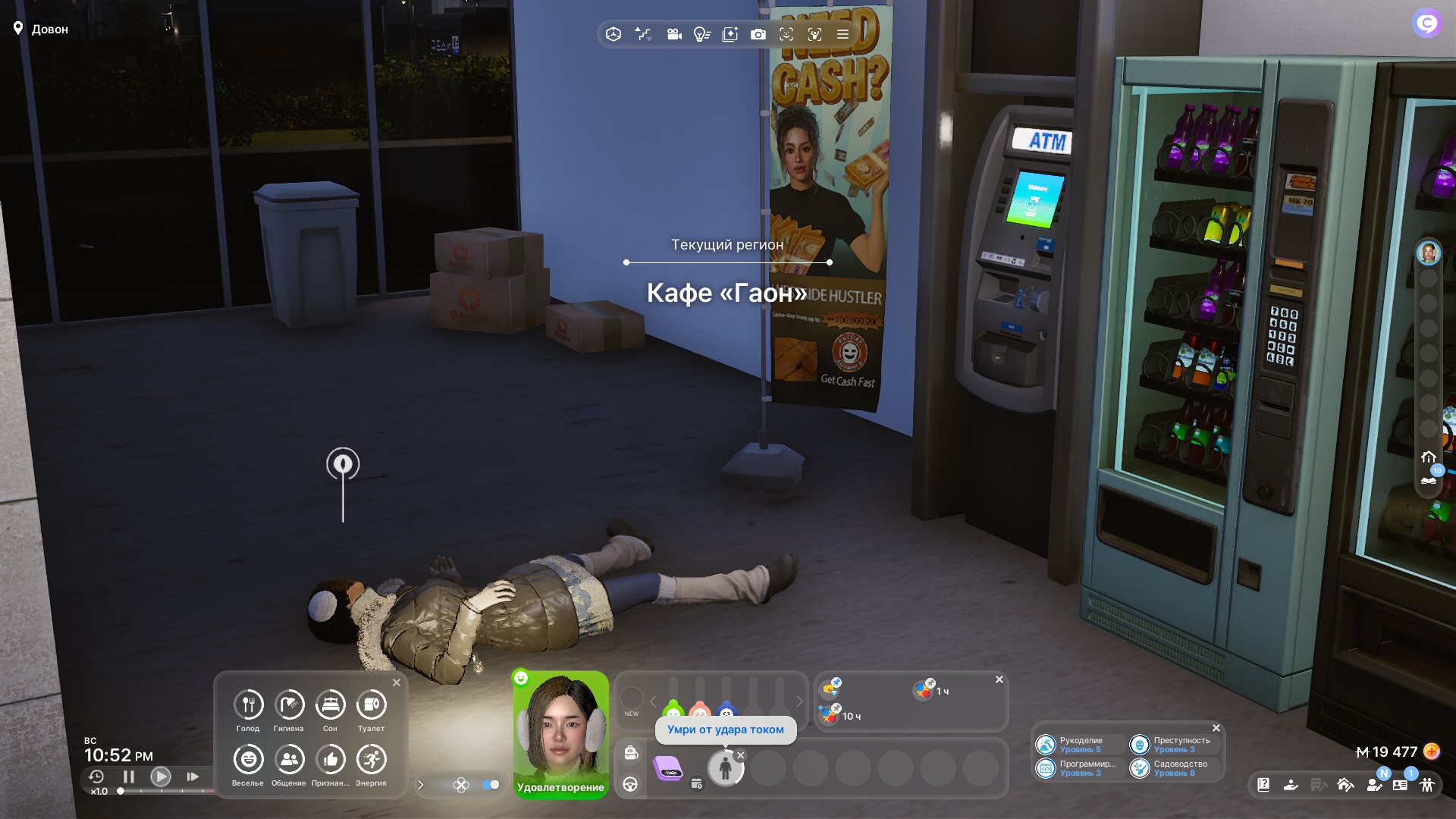Click the video camera recording icon

point(673,34)
